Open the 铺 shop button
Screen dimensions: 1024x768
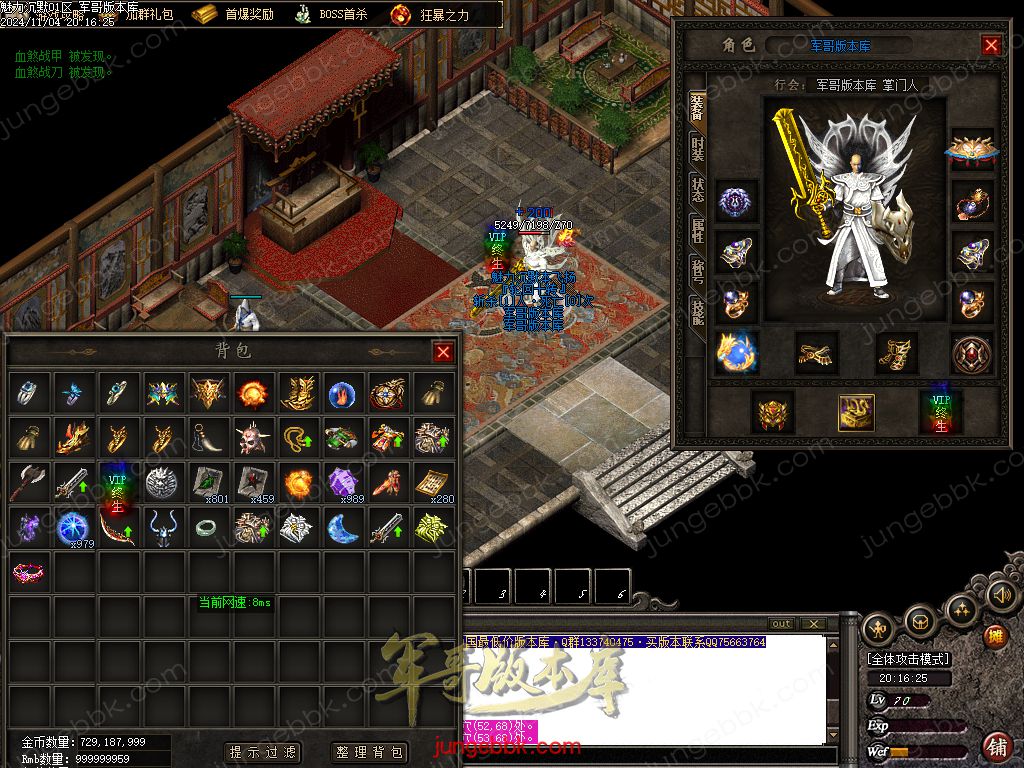[996, 746]
